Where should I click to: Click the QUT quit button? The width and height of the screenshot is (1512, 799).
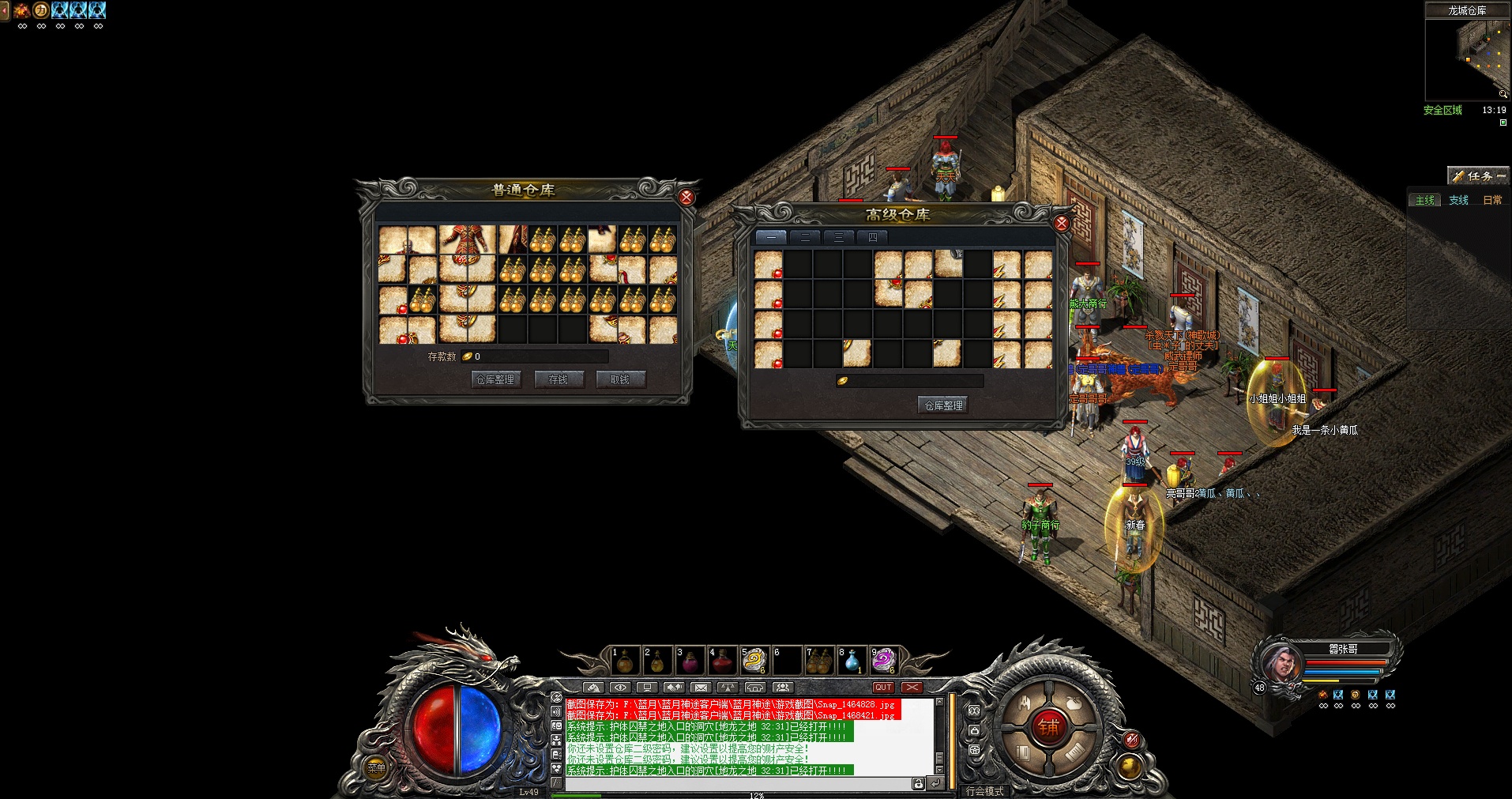pos(883,688)
